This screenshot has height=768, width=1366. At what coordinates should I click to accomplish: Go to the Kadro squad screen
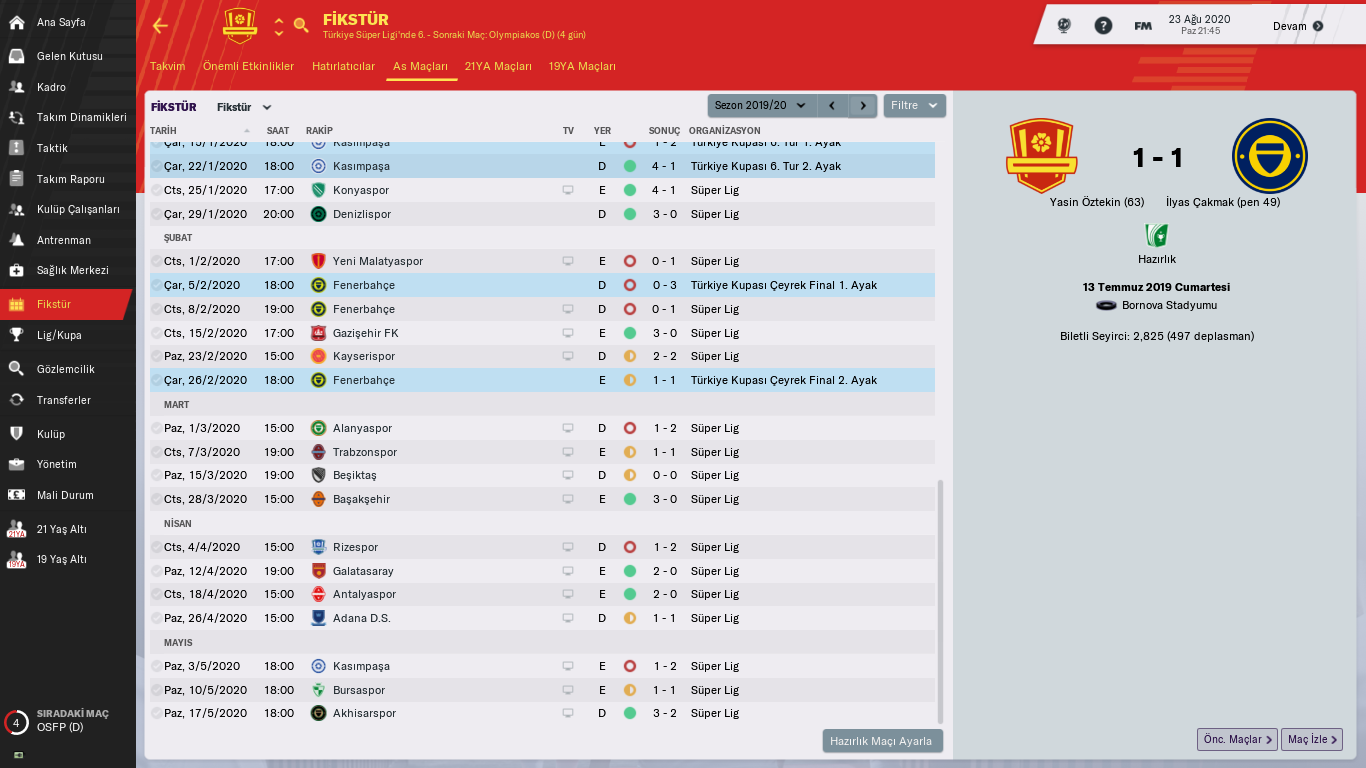(51, 87)
